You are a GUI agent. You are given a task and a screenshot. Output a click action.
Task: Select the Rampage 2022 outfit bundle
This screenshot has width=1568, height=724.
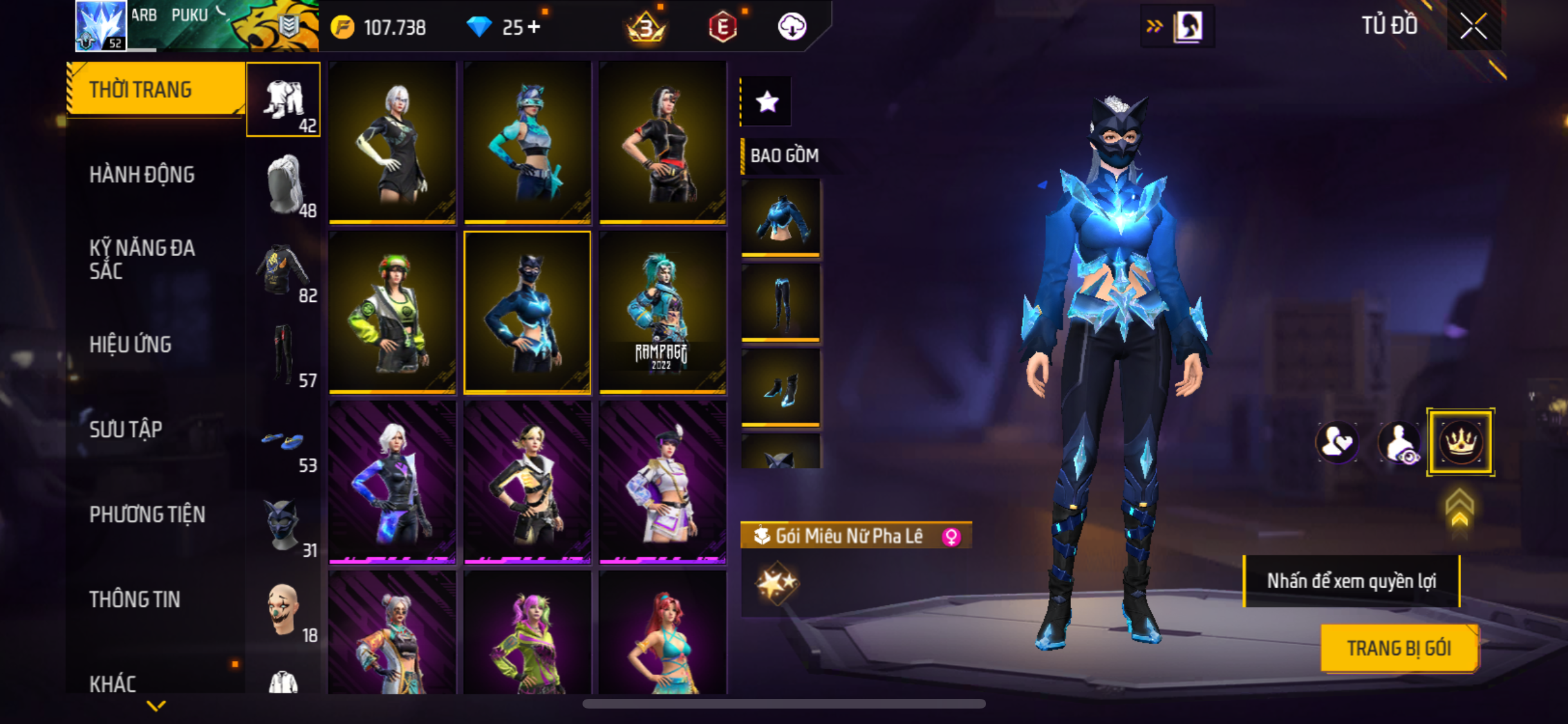(x=662, y=312)
